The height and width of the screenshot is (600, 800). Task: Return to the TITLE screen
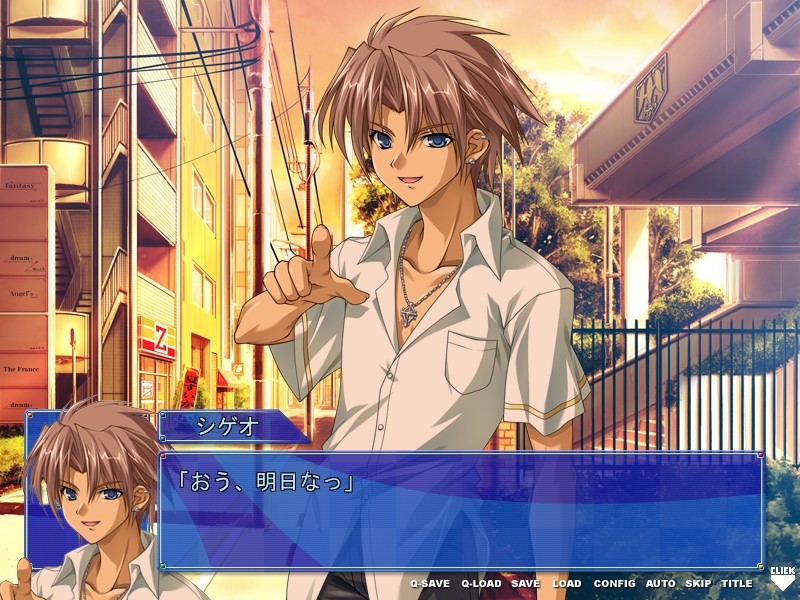click(x=737, y=583)
